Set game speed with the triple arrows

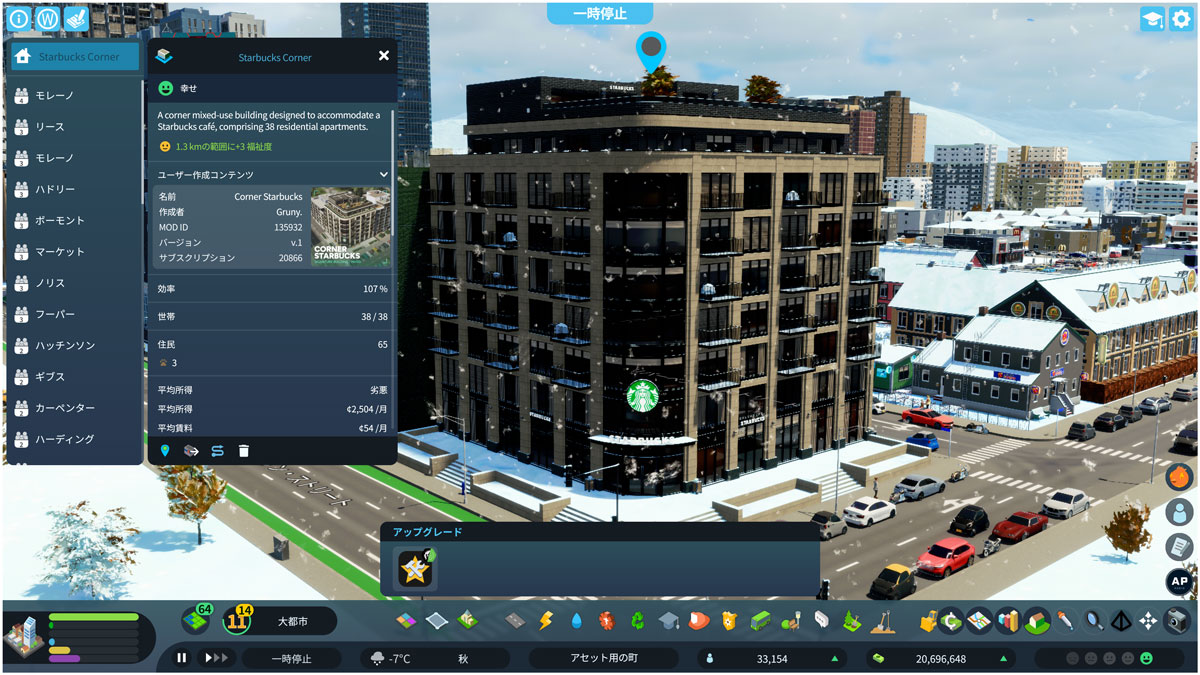tap(215, 658)
